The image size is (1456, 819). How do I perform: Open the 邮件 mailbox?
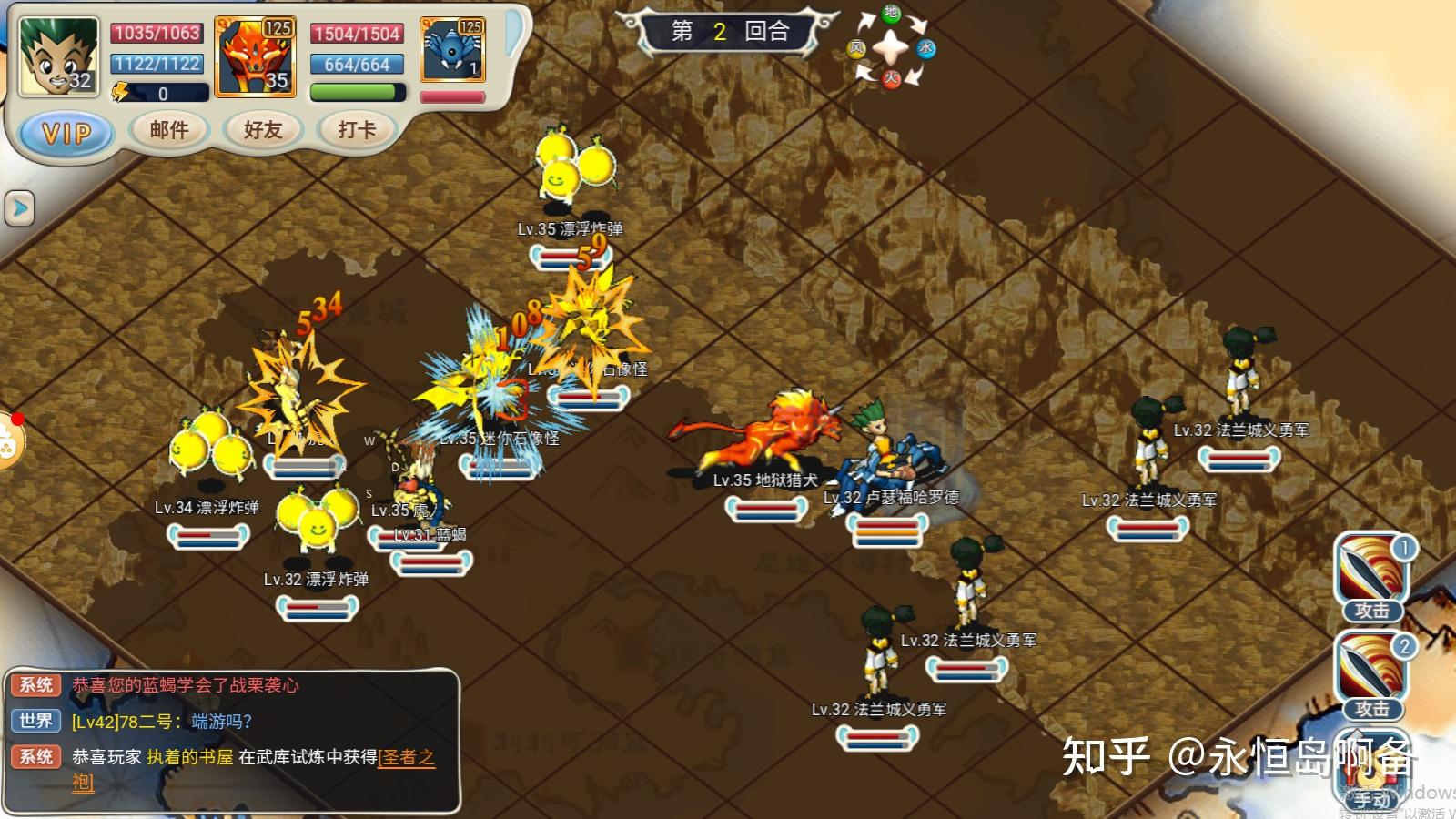coord(169,130)
